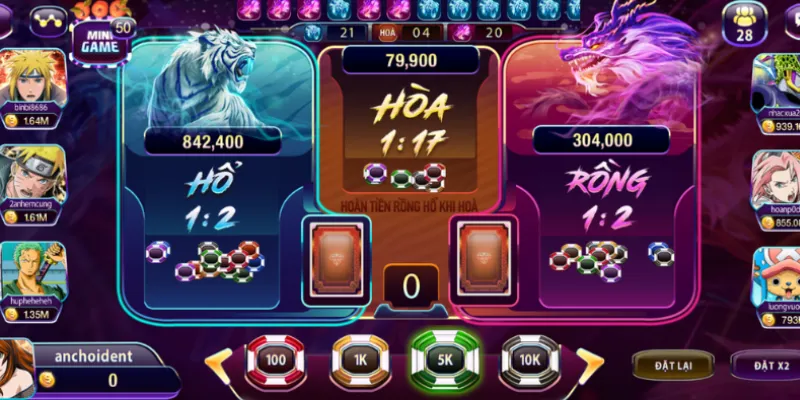Open hupheheheh's player profile
This screenshot has height=400, width=800.
[34, 272]
